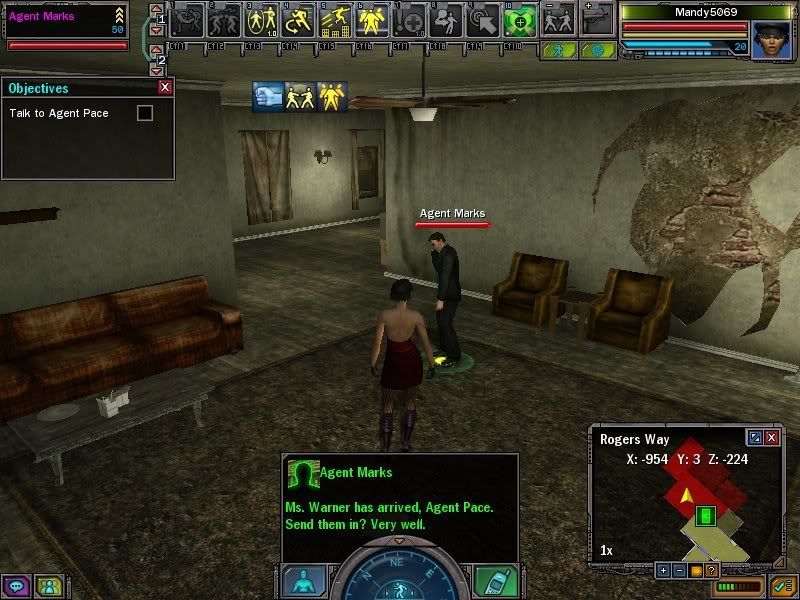
Task: Click the blue fist icon in floating bar
Action: (268, 96)
